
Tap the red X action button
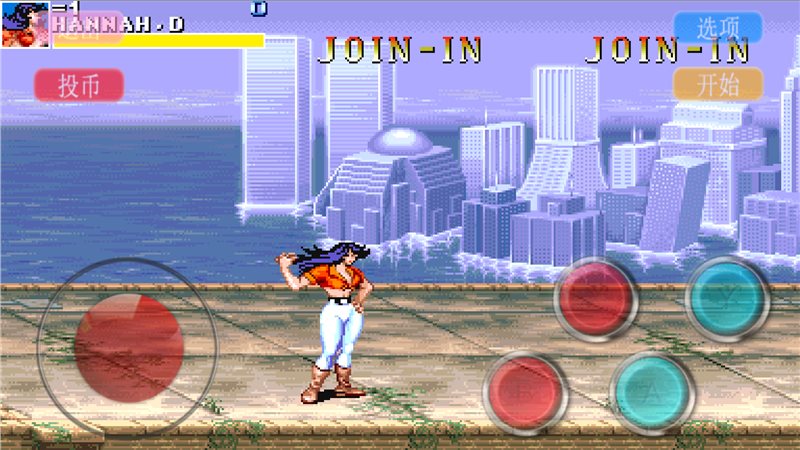pos(598,297)
